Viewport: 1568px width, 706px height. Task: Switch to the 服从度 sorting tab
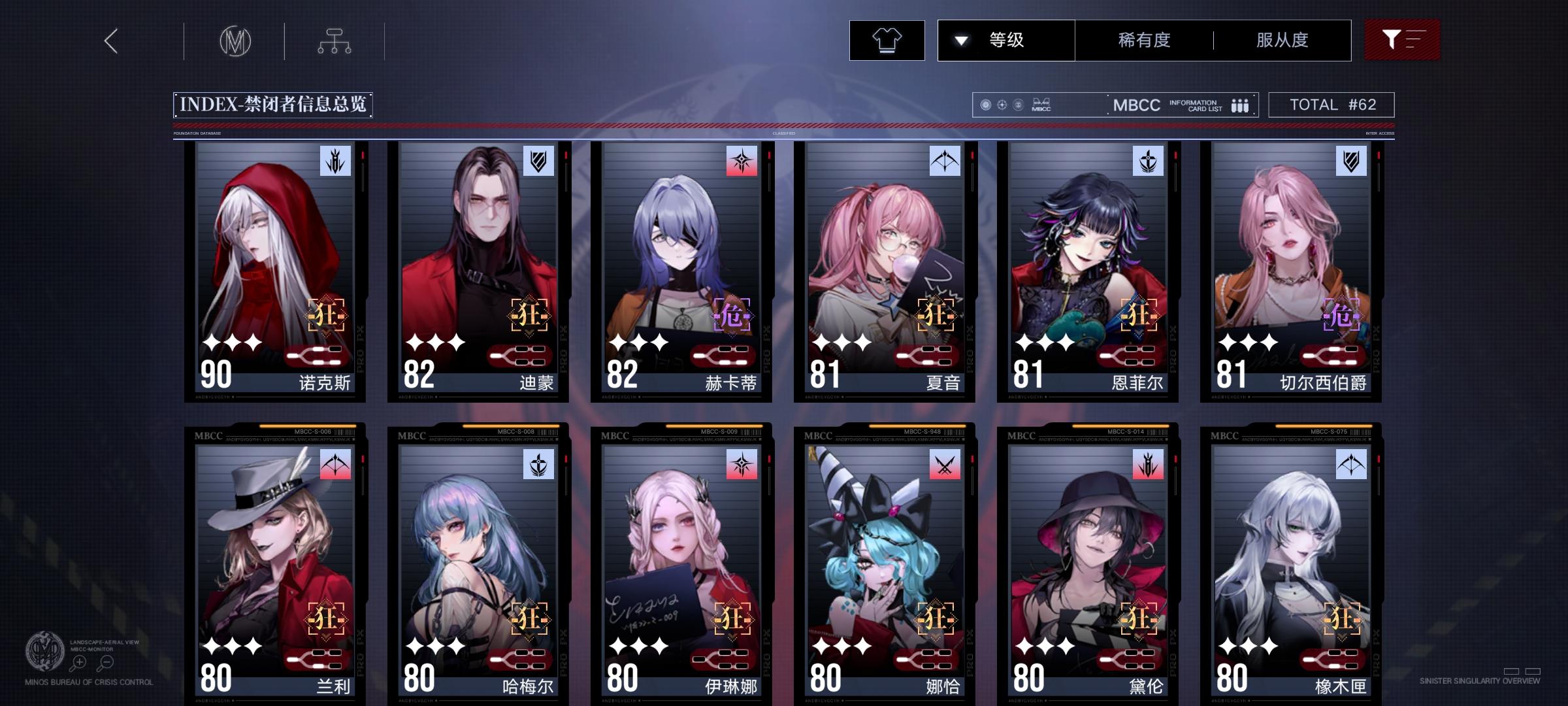coord(1282,40)
